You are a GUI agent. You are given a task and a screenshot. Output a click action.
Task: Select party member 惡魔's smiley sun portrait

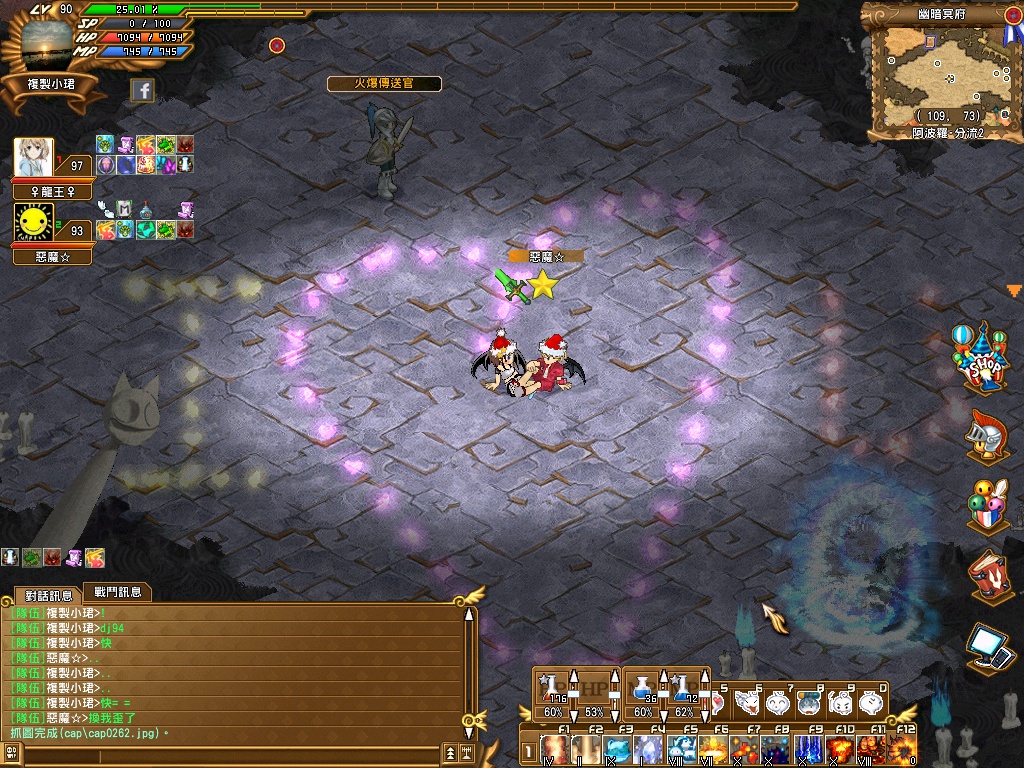click(x=34, y=224)
